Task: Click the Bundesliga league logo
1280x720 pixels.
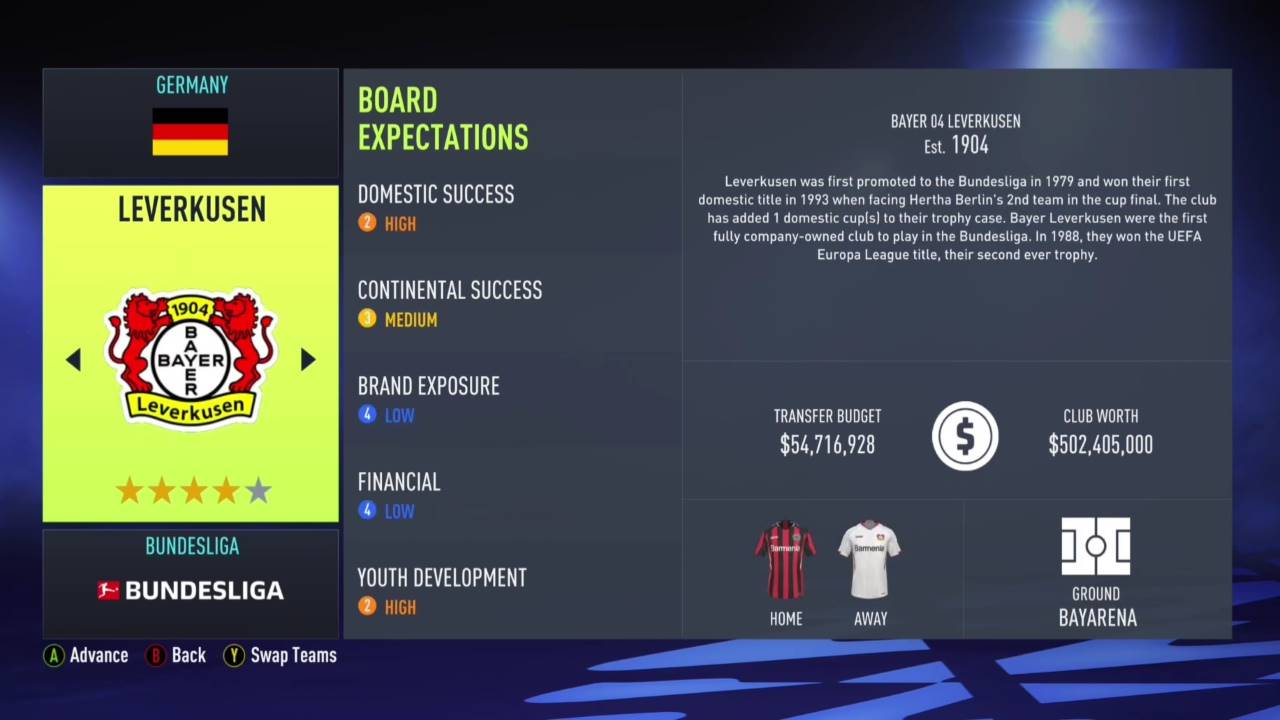Action: [190, 590]
